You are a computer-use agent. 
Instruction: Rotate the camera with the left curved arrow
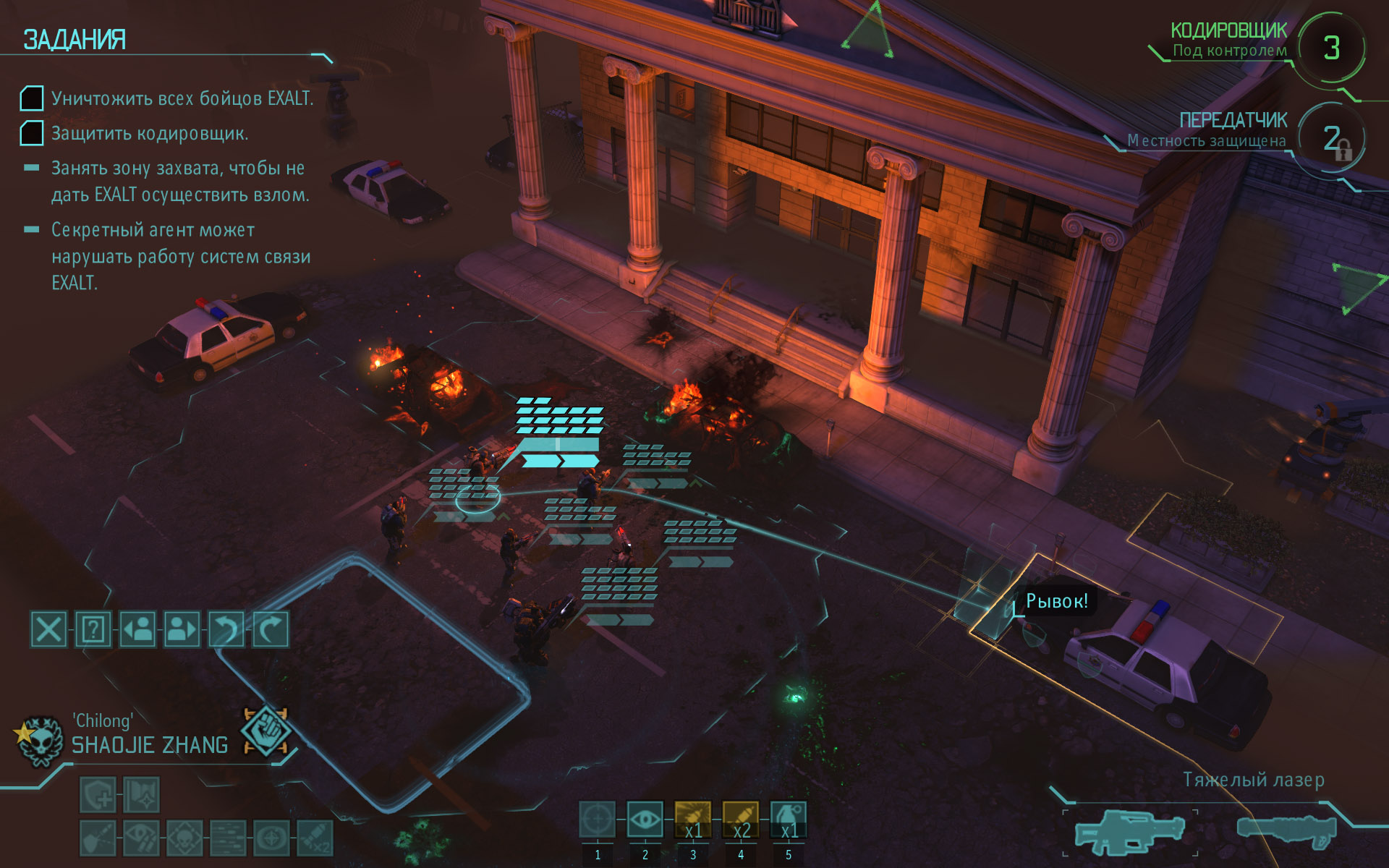point(226,629)
